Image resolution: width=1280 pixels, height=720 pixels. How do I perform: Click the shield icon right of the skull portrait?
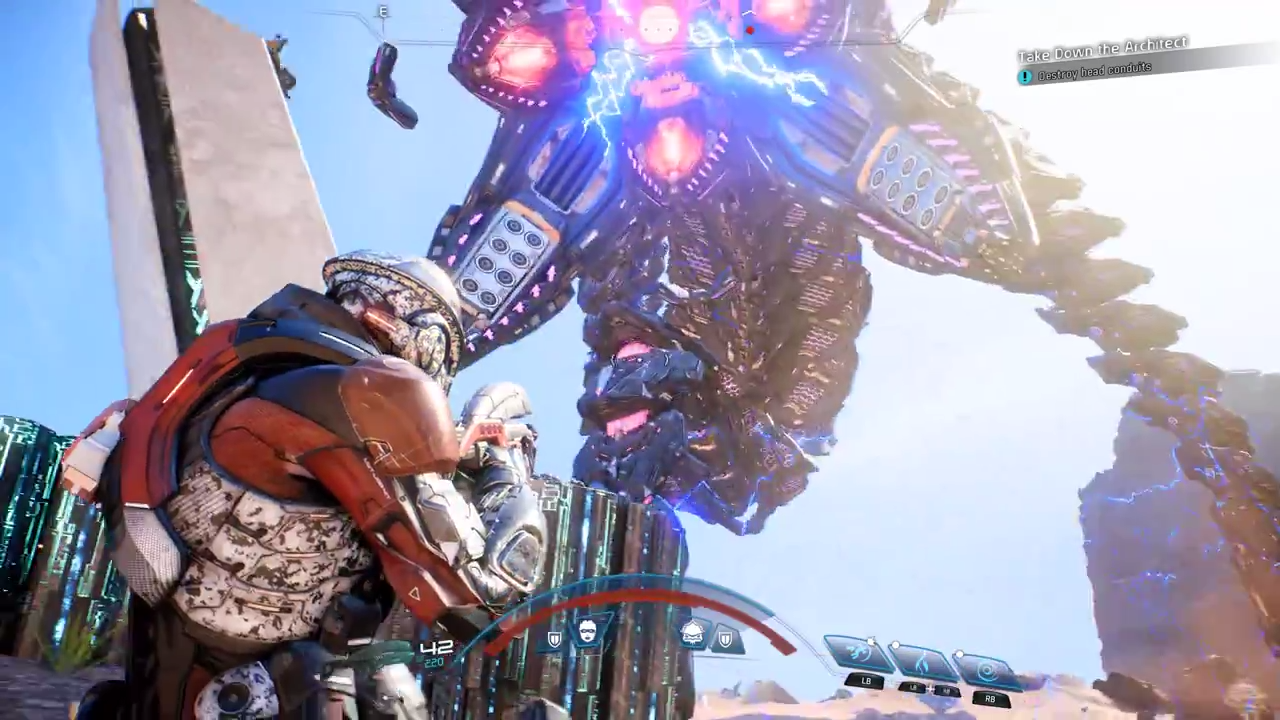725,639
